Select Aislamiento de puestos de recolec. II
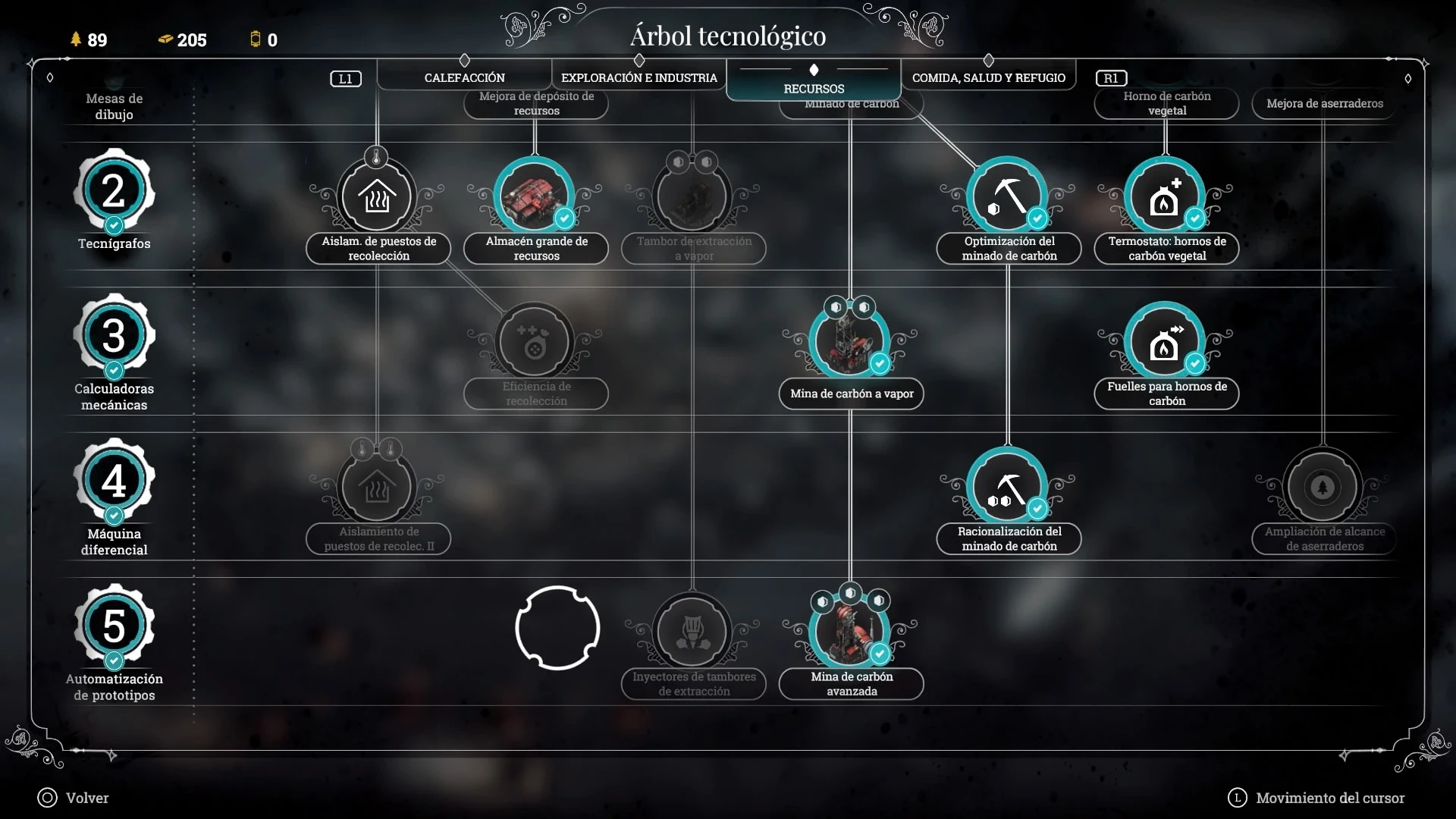1456x819 pixels. pyautogui.click(x=377, y=488)
